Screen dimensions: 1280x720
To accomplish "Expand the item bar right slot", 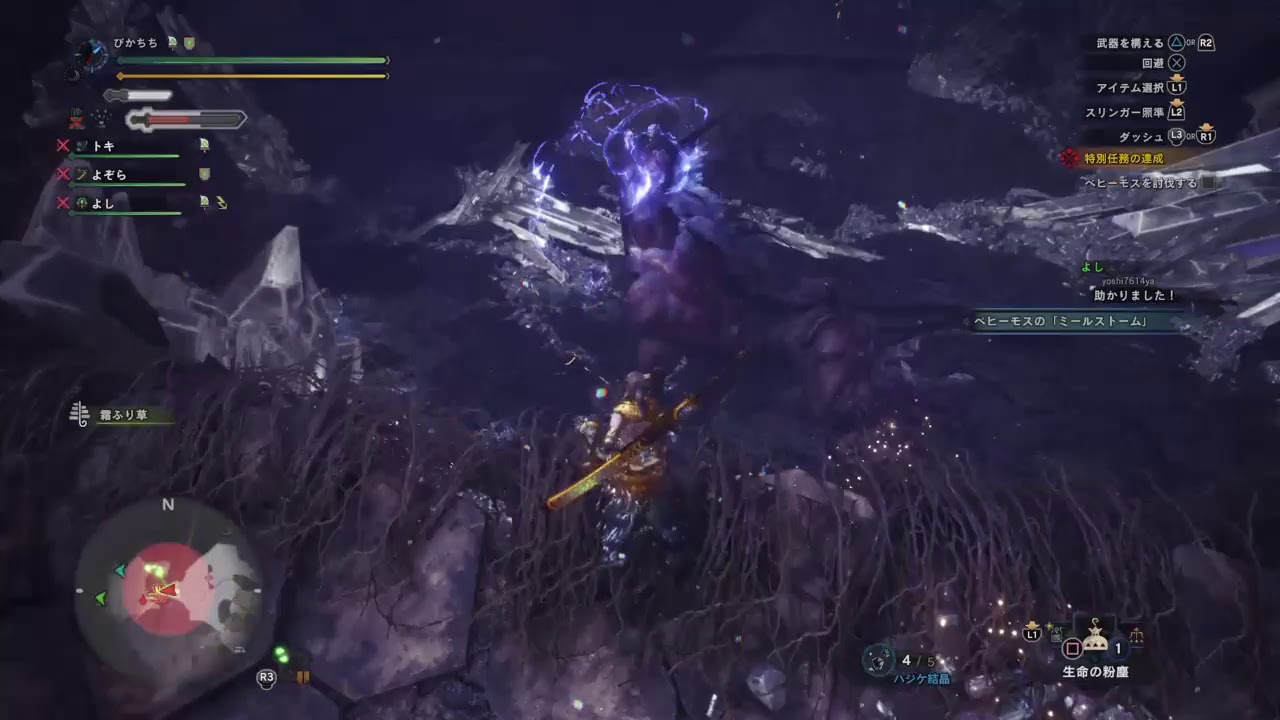I will point(1139,637).
